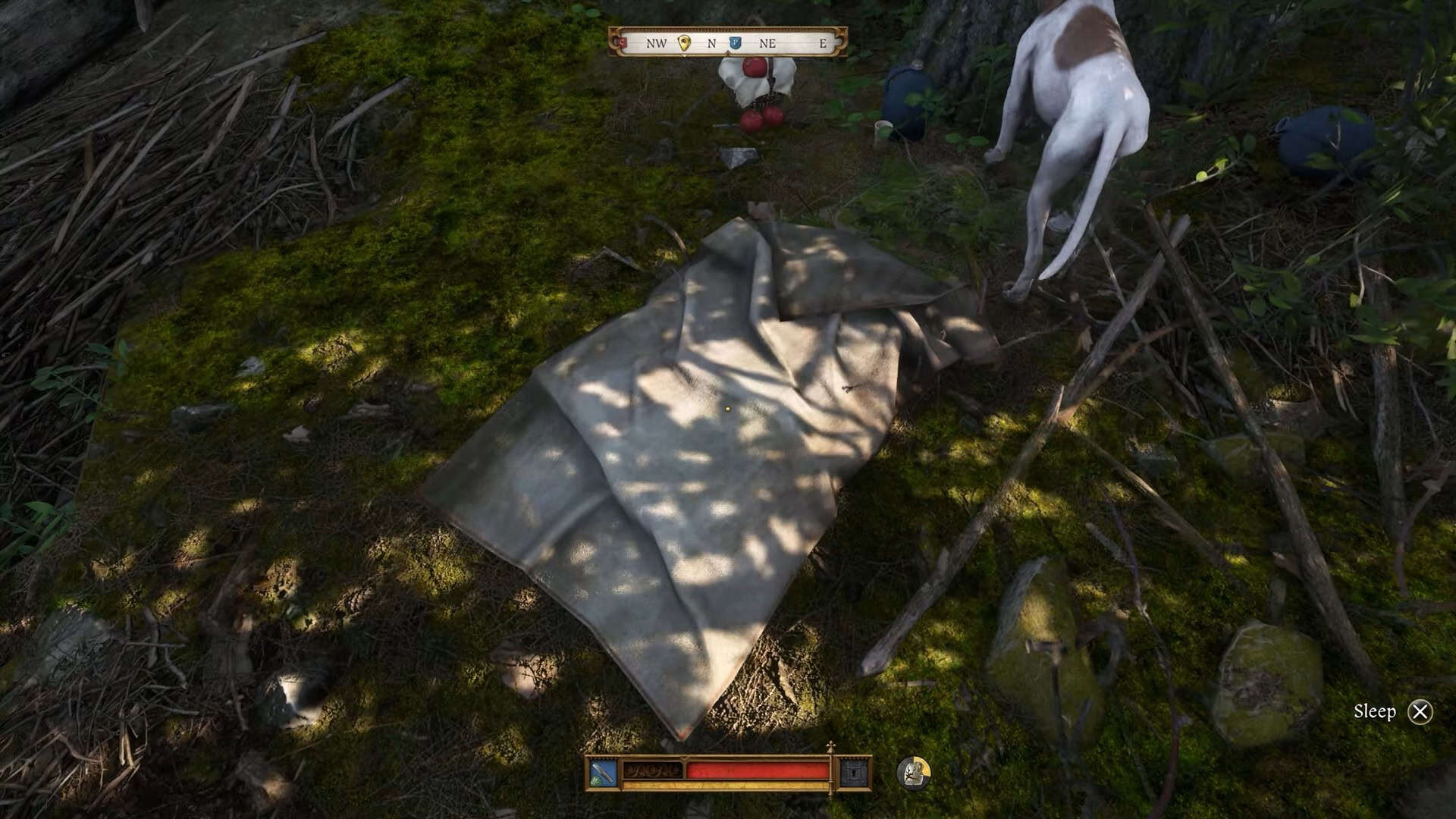Click the N direction label on the compass

(712, 44)
